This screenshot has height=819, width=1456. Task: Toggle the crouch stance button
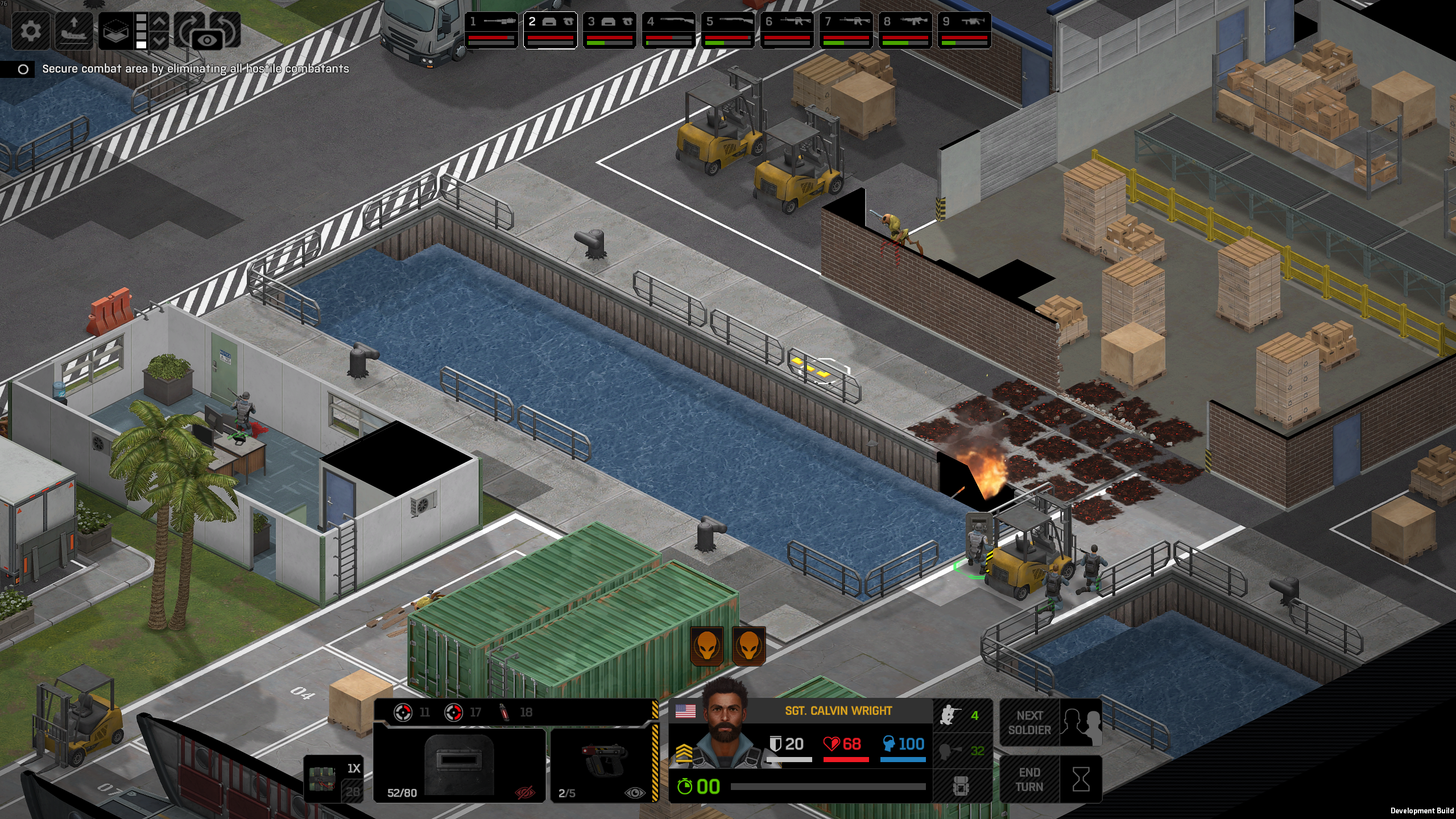961,715
